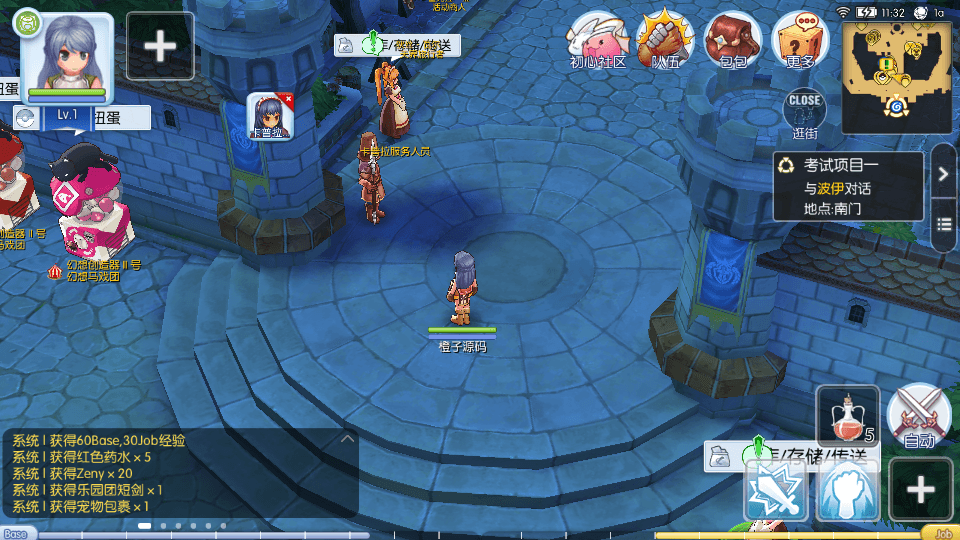Select the 卡普拉 Kafra portrait shortcut
Screen dimensions: 960x540
click(x=269, y=116)
